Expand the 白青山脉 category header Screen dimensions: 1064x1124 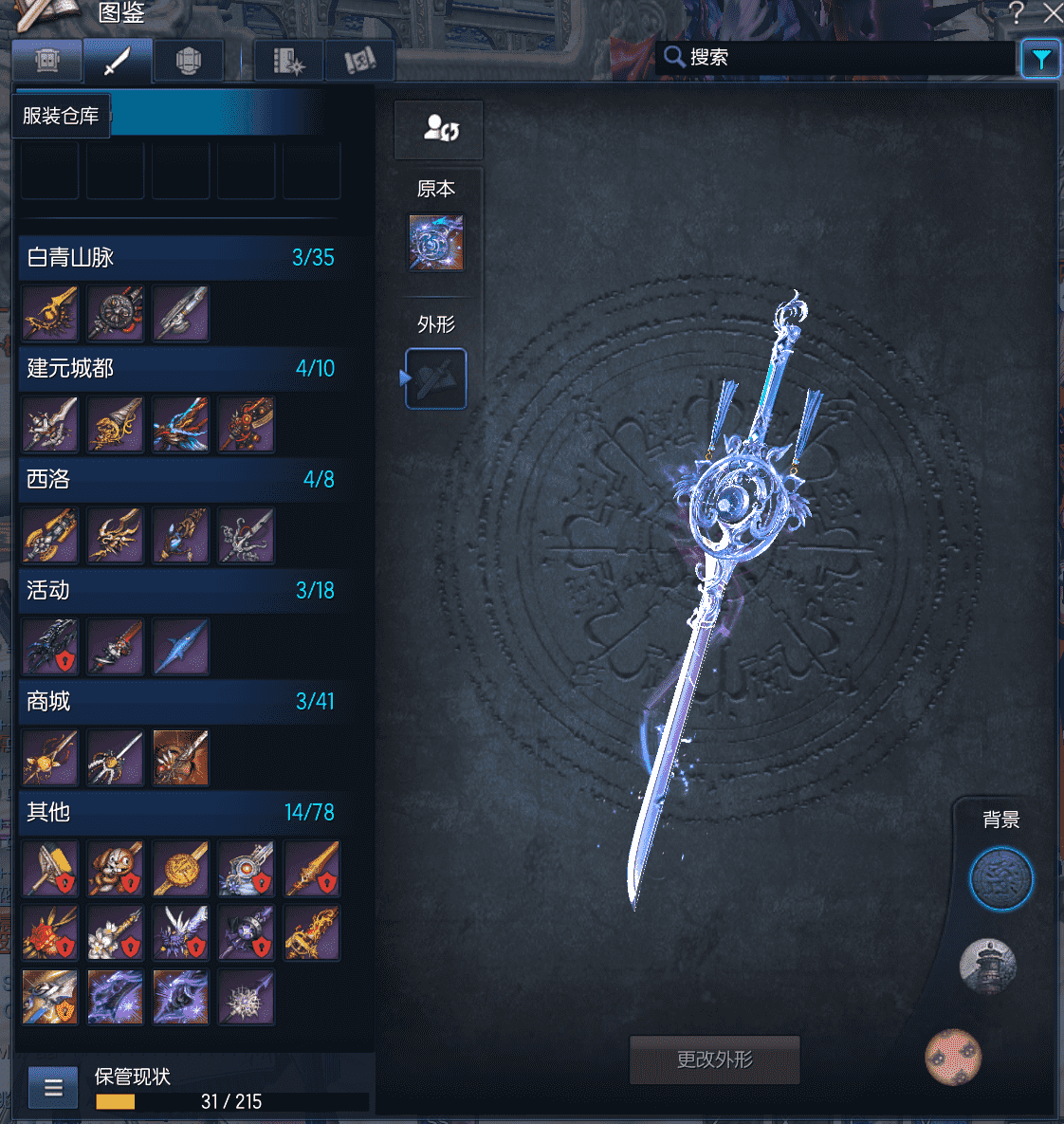(x=180, y=257)
